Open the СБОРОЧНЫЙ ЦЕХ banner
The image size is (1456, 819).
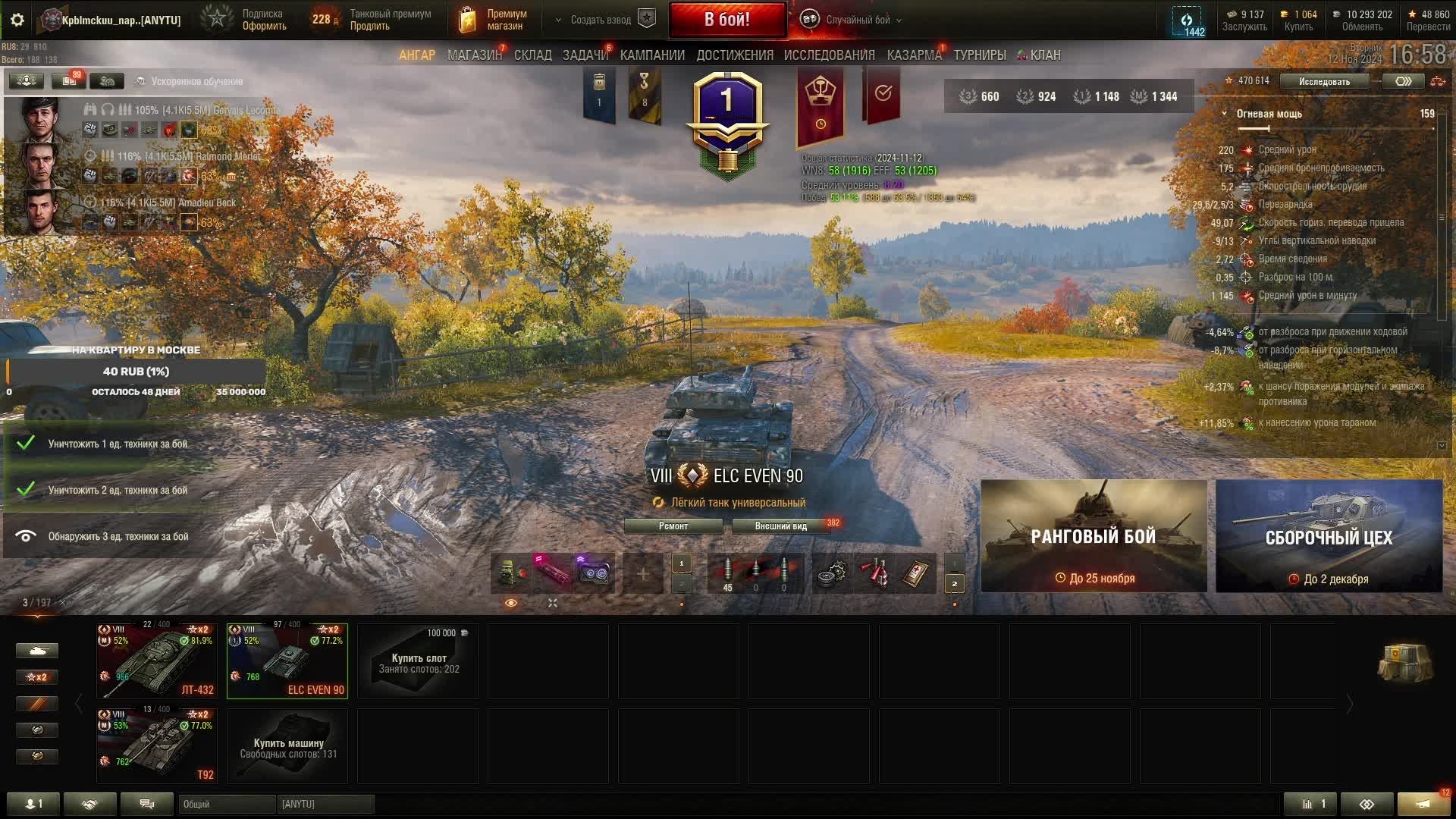tap(1329, 536)
